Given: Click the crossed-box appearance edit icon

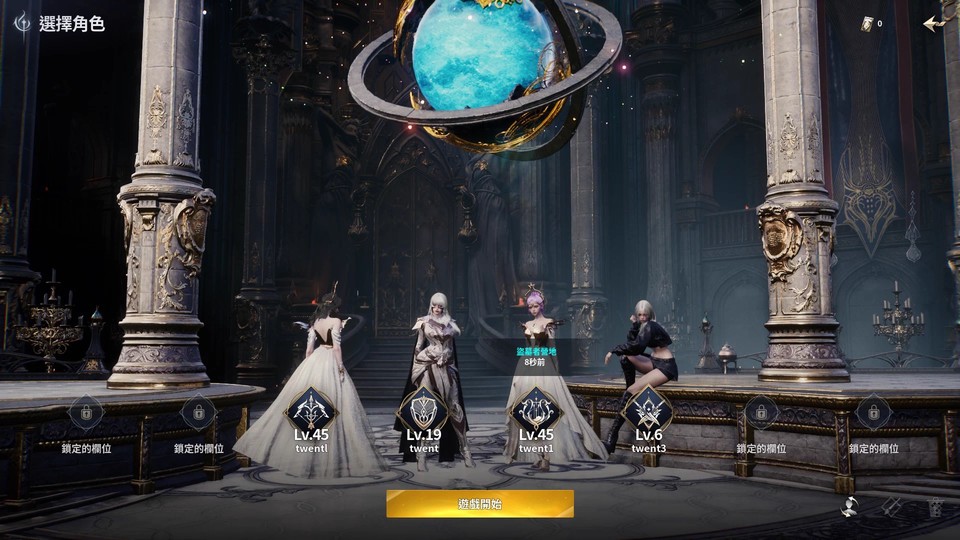Looking at the screenshot, I should pyautogui.click(x=893, y=507).
